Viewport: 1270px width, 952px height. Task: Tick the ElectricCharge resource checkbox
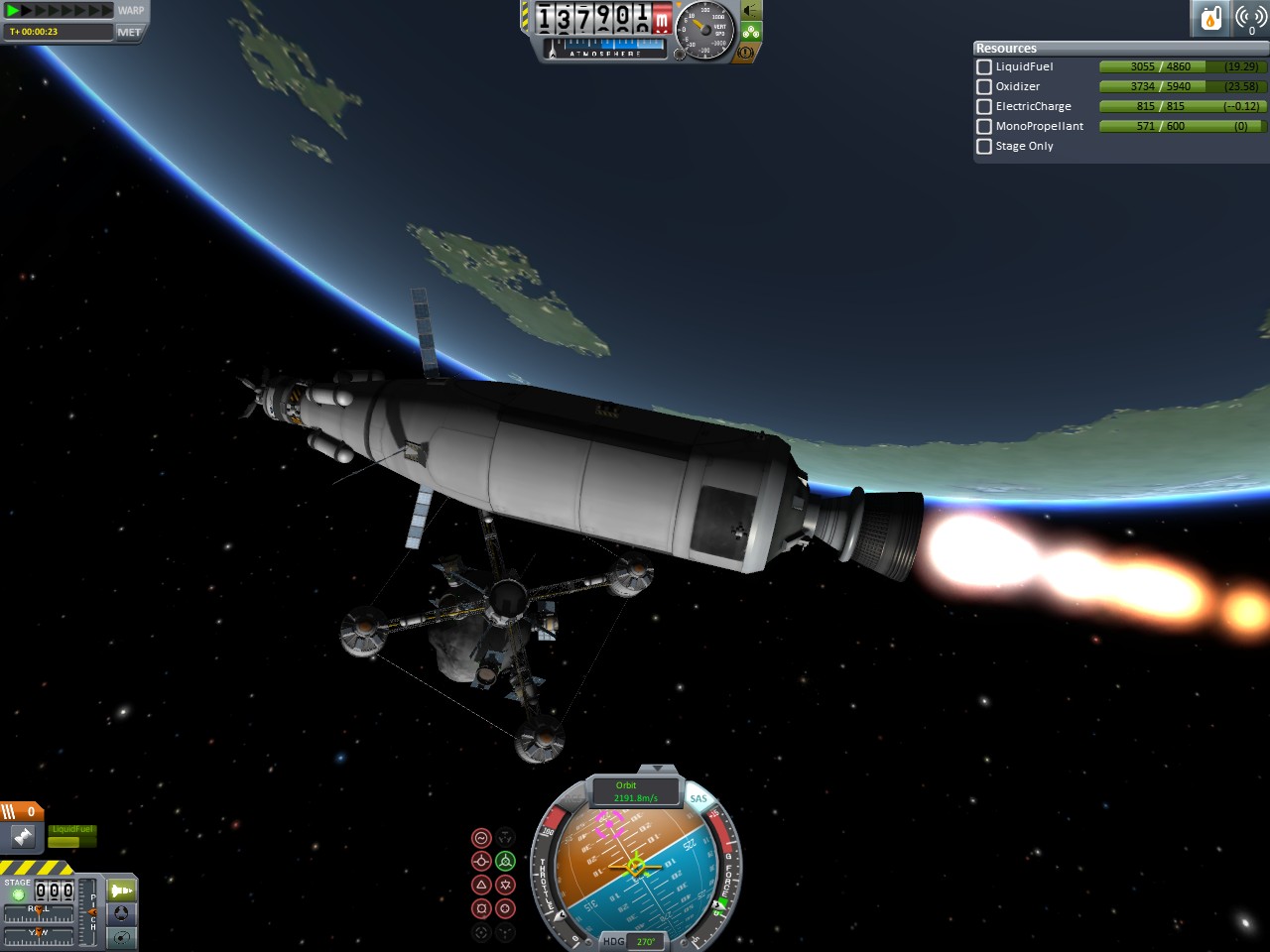984,106
